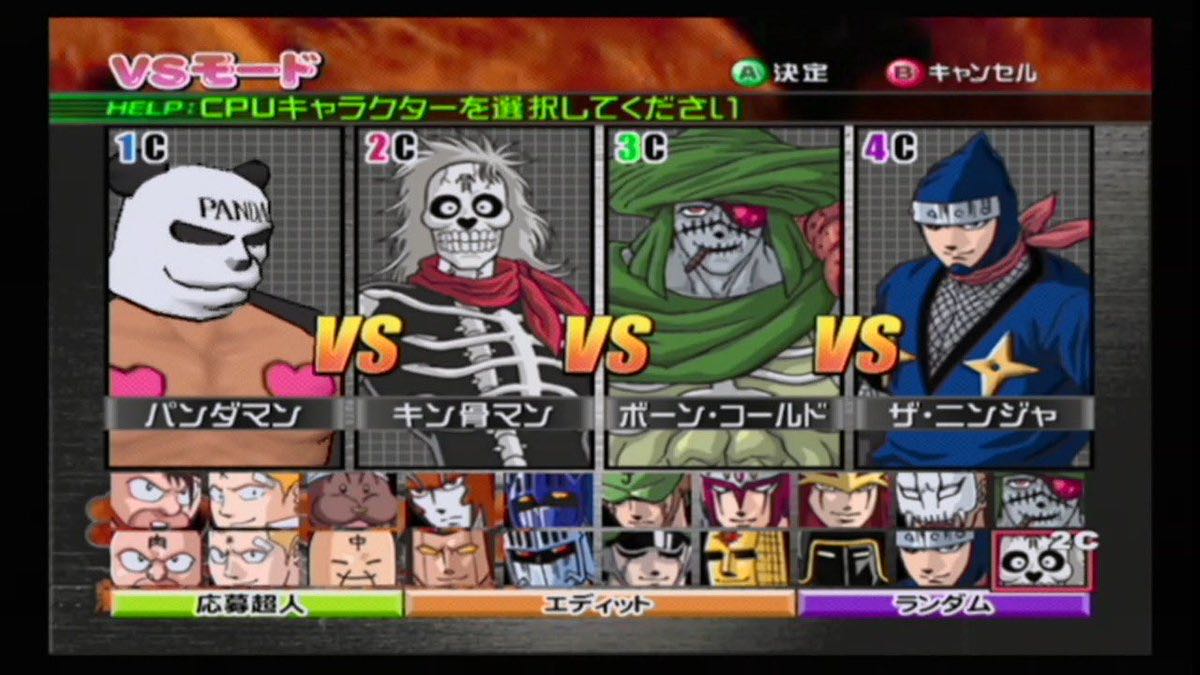Open the エディット category
The image size is (1200, 675).
click(x=600, y=603)
